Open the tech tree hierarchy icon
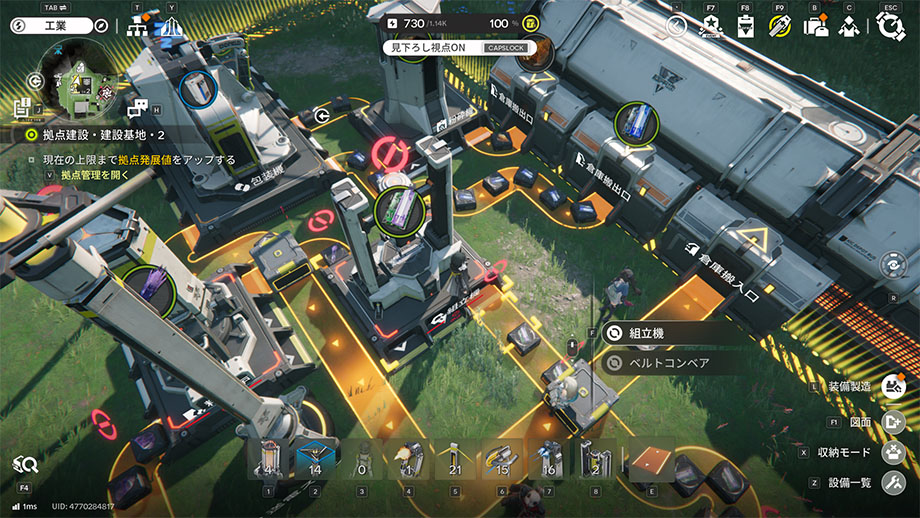The height and width of the screenshot is (518, 920). click(137, 27)
